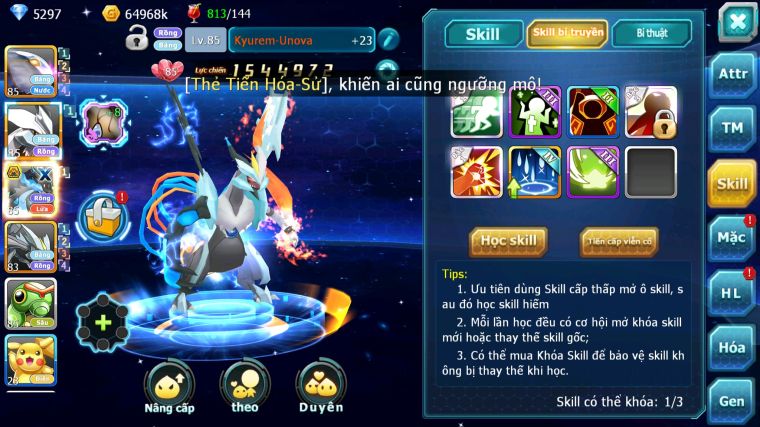This screenshot has width=760, height=427.
Task: Tap the green plus button to add a Pokémon
Action: [x=103, y=322]
